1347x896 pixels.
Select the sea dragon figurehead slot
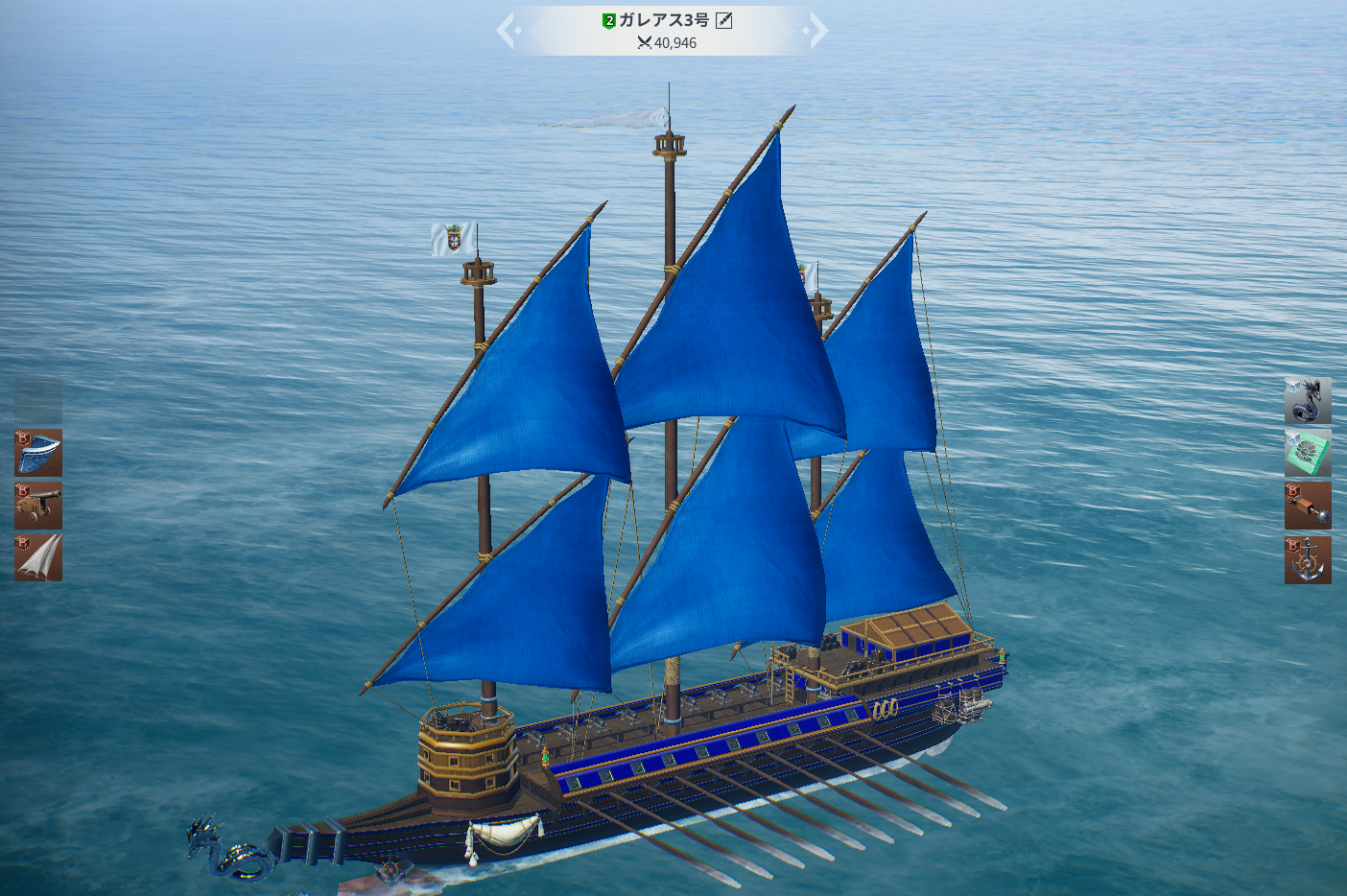tap(1308, 401)
